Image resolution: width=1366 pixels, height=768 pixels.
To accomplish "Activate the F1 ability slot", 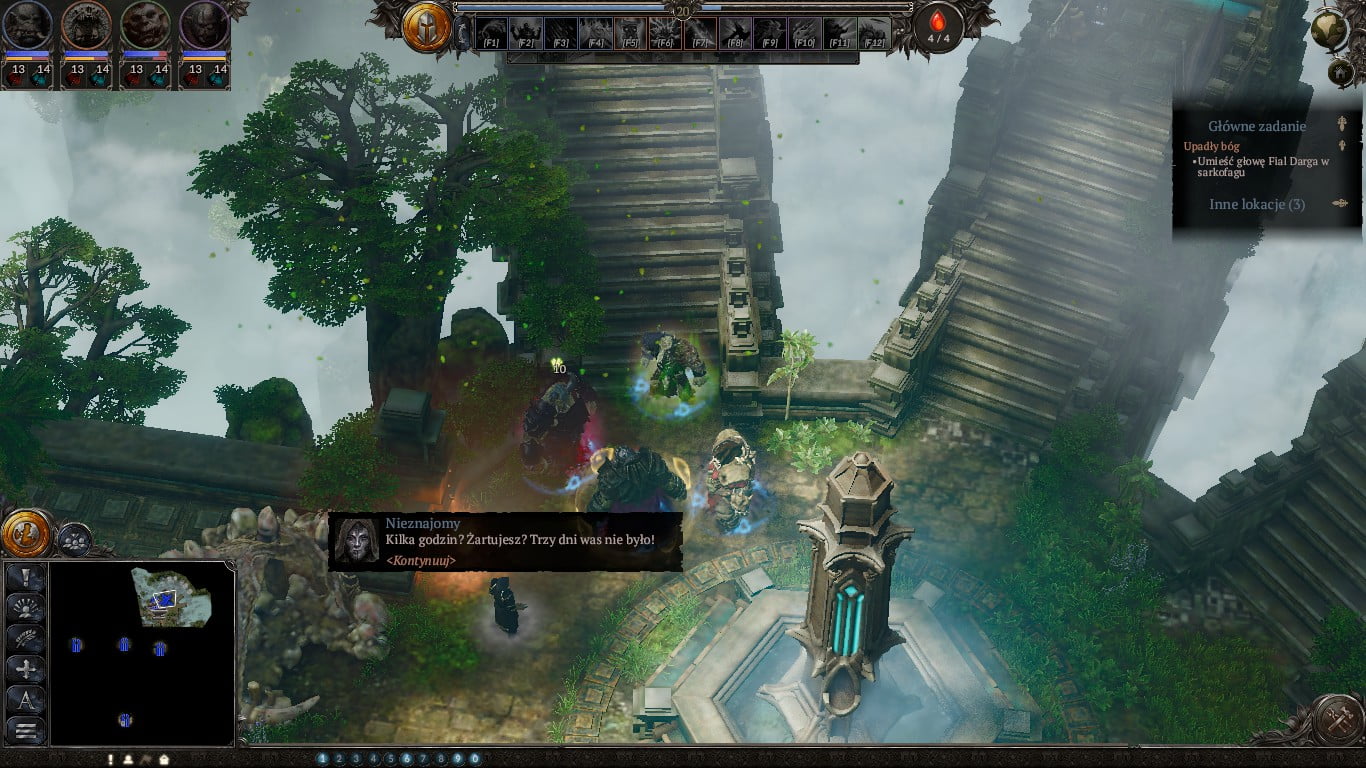I will click(491, 33).
